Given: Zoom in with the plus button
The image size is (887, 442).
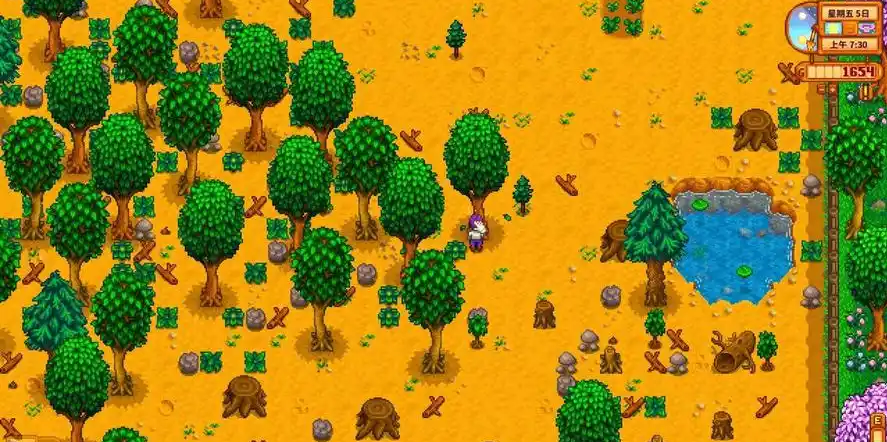Looking at the screenshot, I should (832, 89).
